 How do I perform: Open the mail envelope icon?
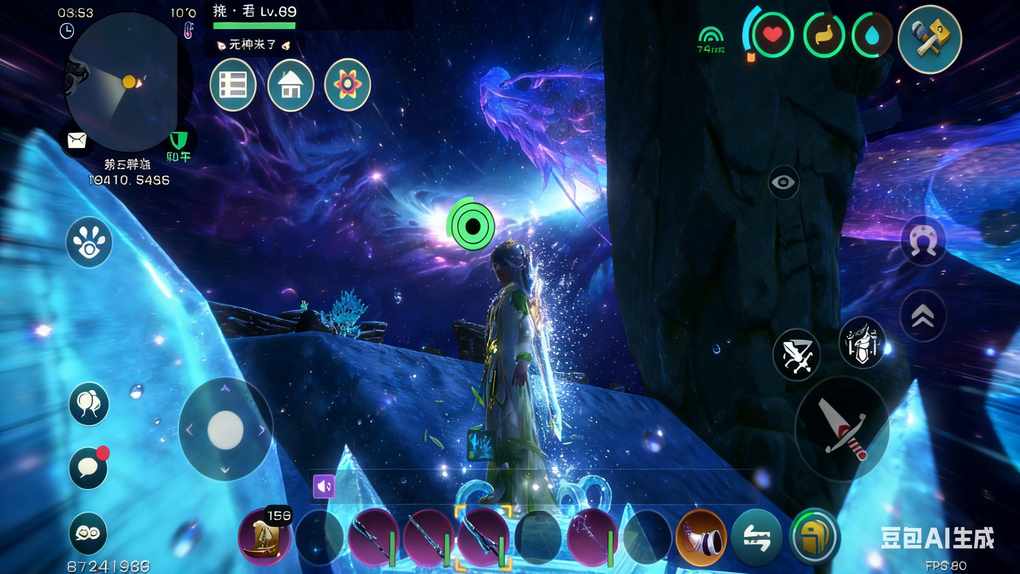77,141
